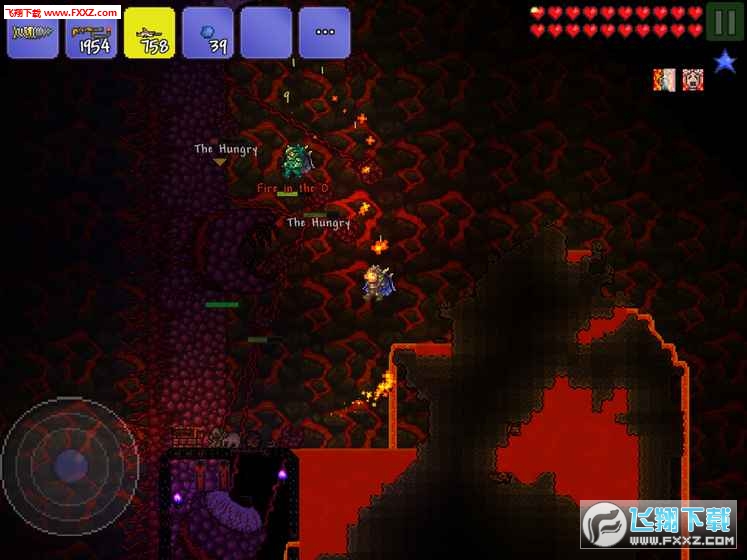Open full inventory with the three-dots slot
The width and height of the screenshot is (747, 560).
[325, 33]
